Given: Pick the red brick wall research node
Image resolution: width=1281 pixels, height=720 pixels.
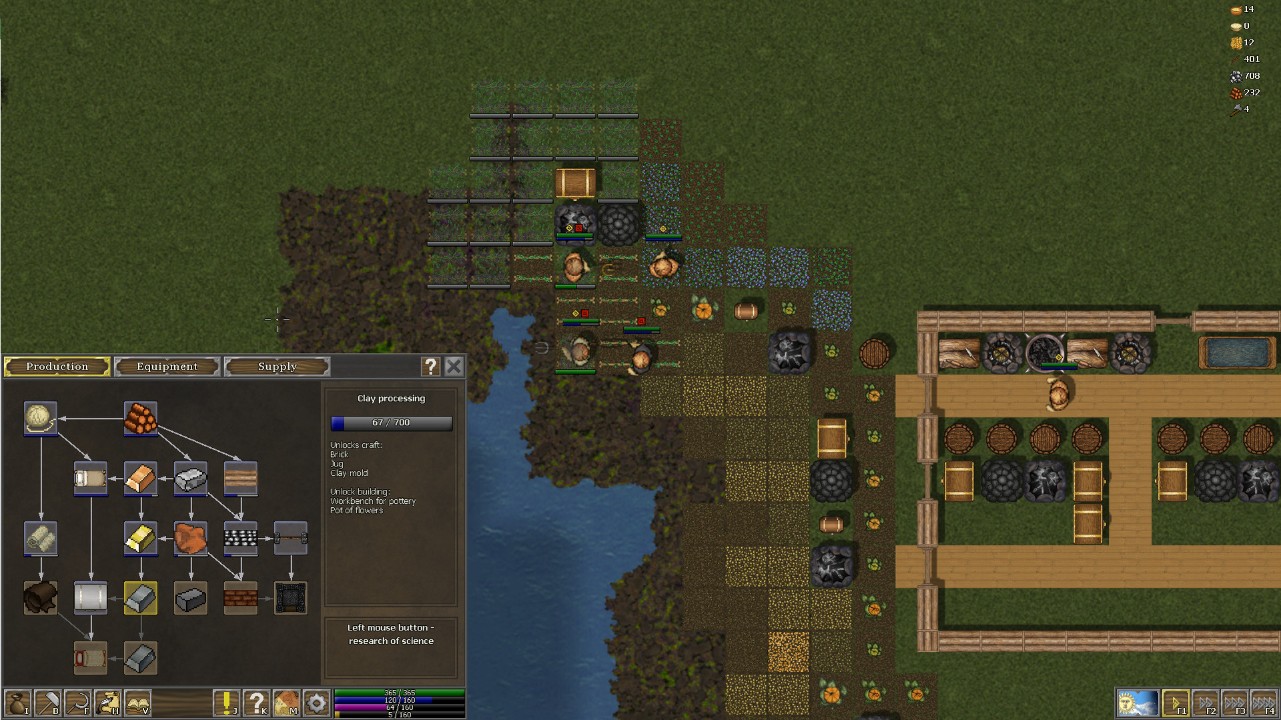Looking at the screenshot, I should pos(240,599).
